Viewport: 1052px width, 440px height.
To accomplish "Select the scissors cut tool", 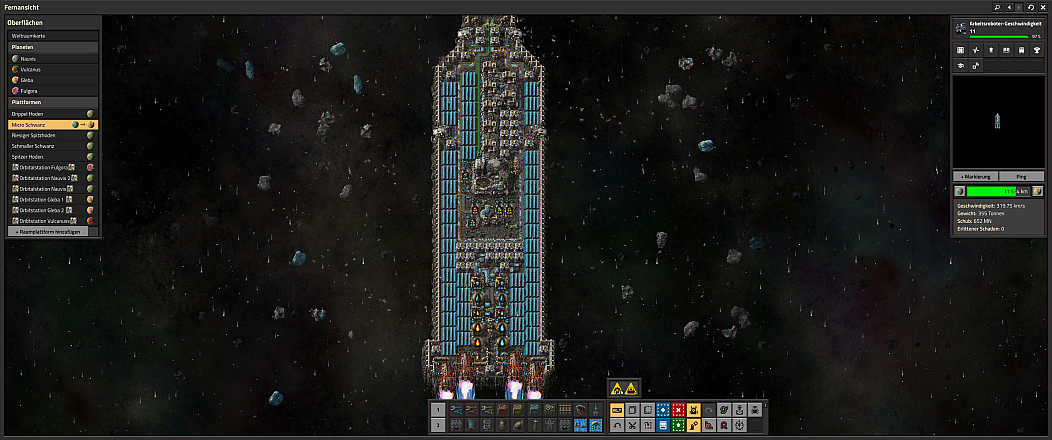I will (x=632, y=425).
